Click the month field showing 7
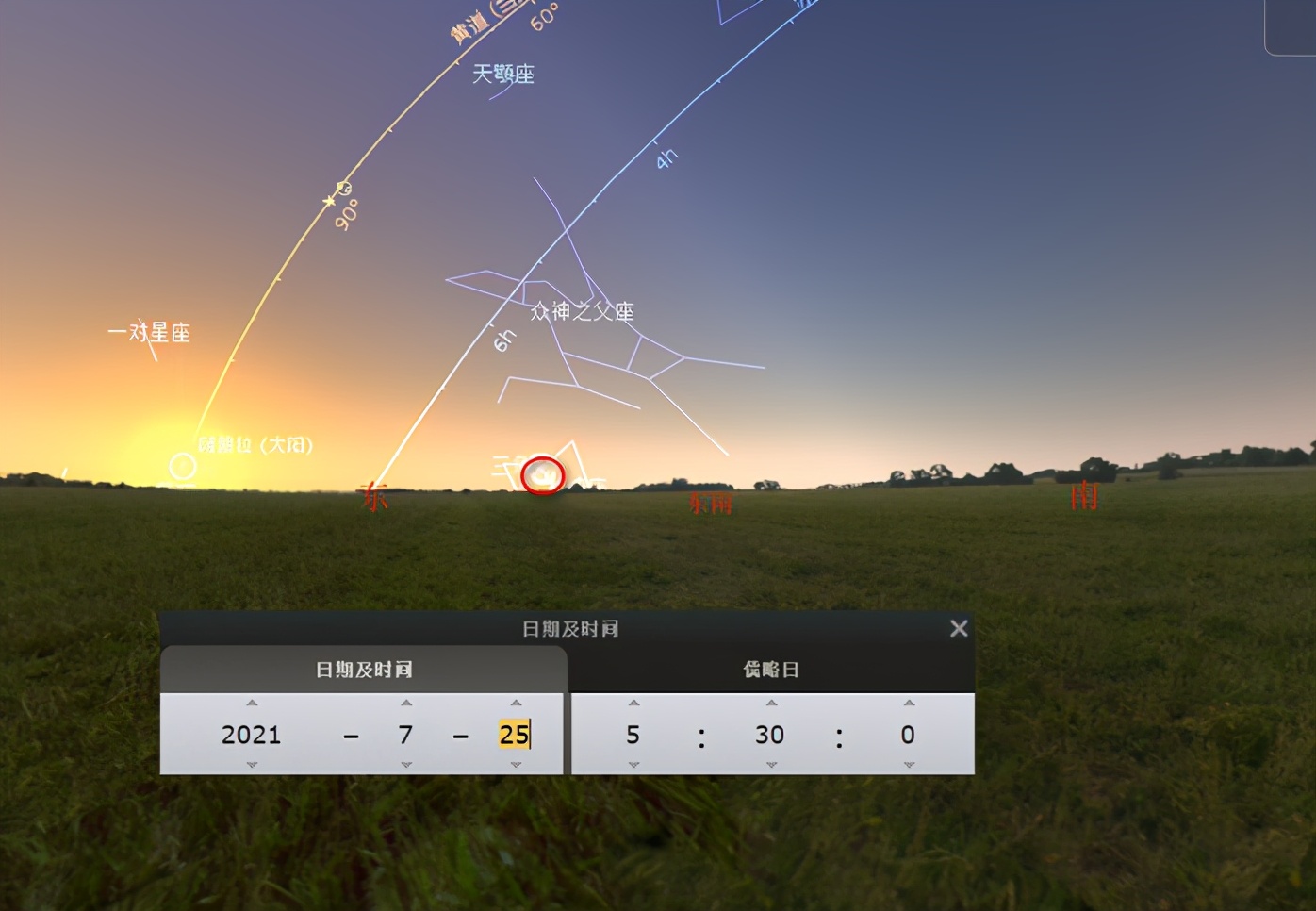1316x911 pixels. coord(406,735)
